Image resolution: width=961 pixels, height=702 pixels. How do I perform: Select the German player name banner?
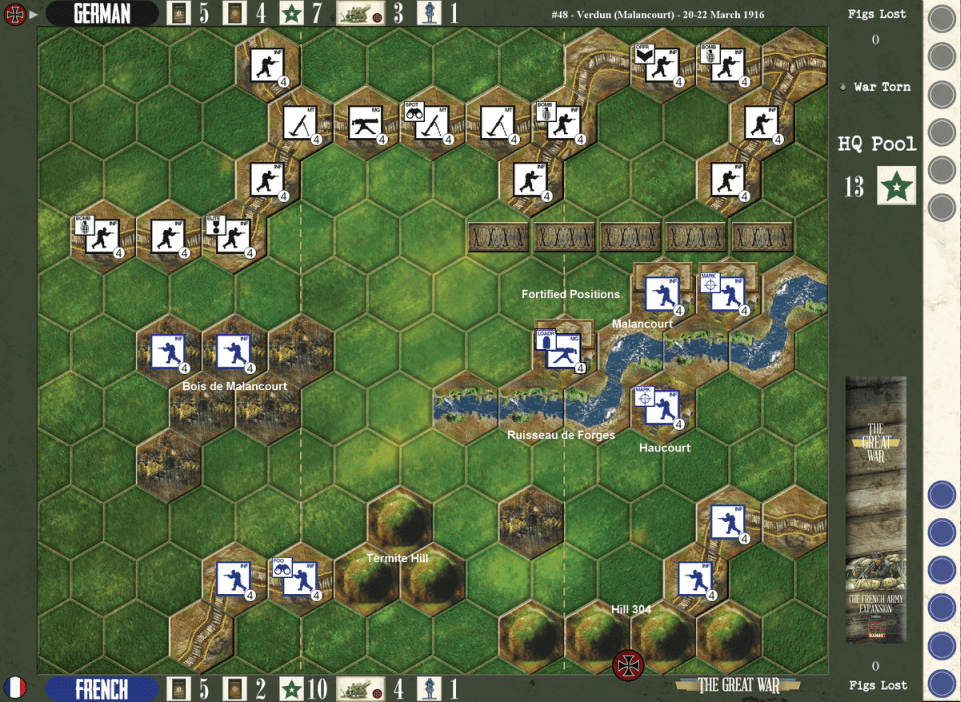(x=102, y=14)
